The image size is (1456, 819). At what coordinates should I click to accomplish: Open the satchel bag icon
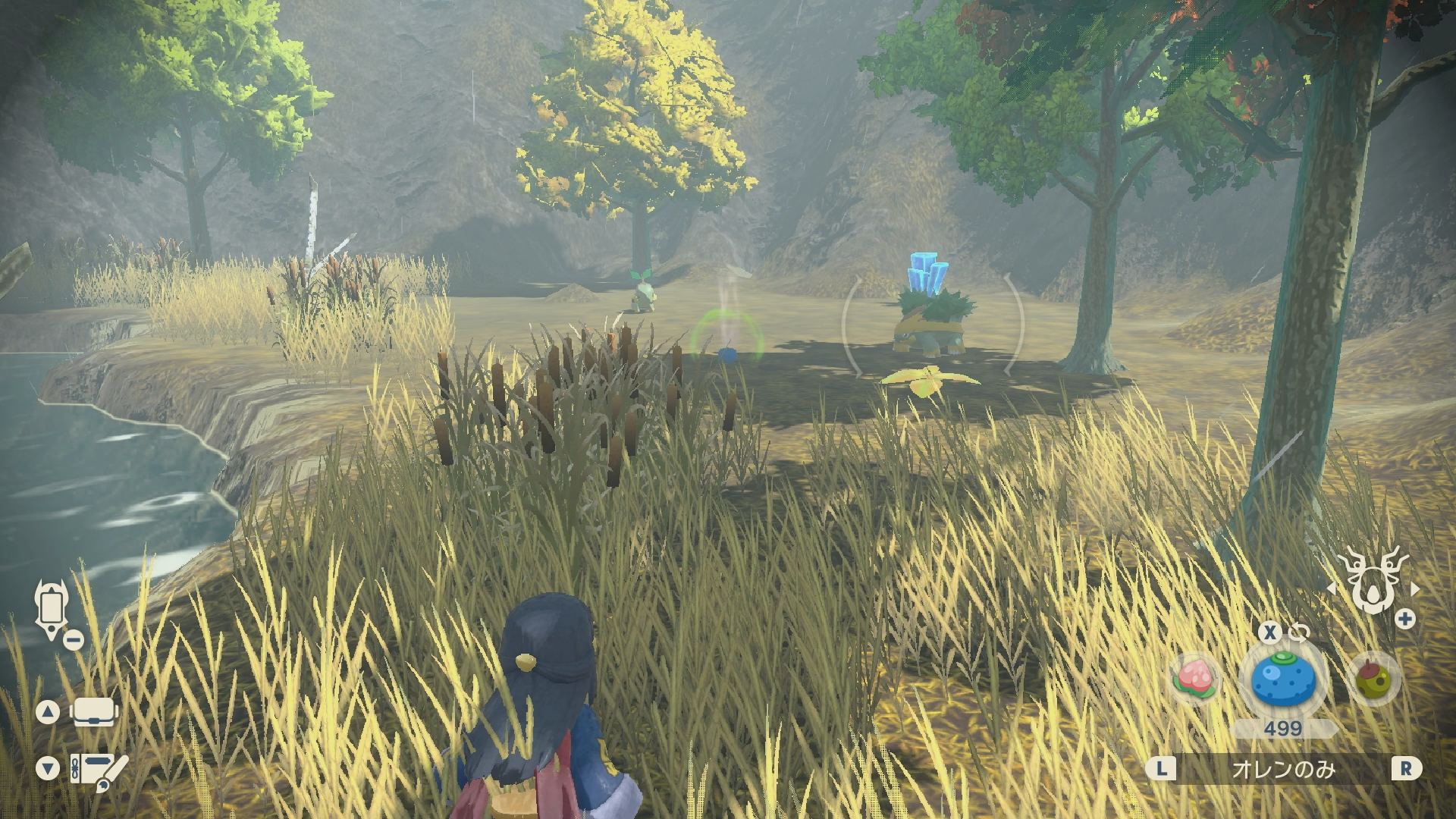pos(94,712)
